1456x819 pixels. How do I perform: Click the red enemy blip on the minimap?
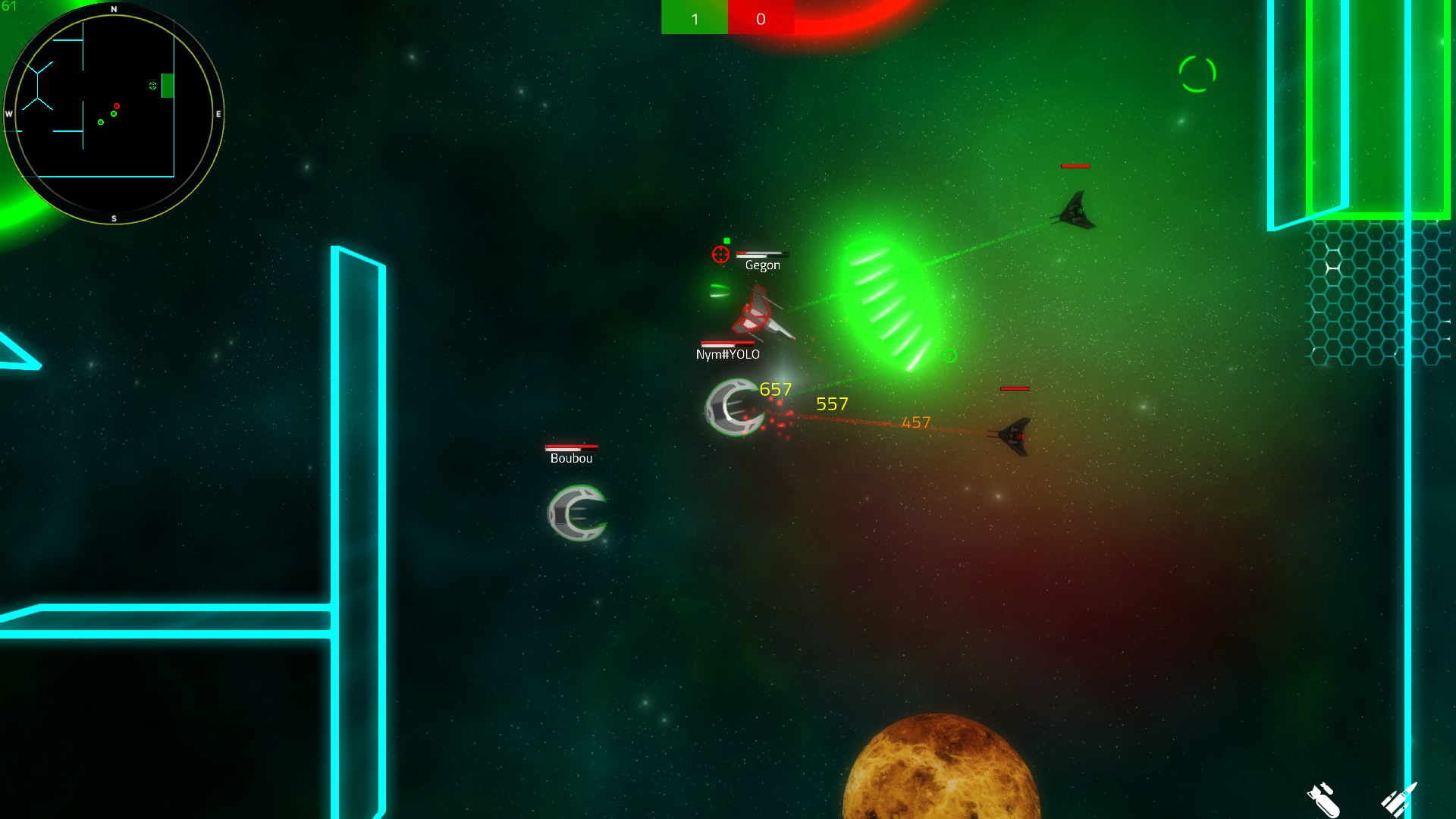pos(116,106)
